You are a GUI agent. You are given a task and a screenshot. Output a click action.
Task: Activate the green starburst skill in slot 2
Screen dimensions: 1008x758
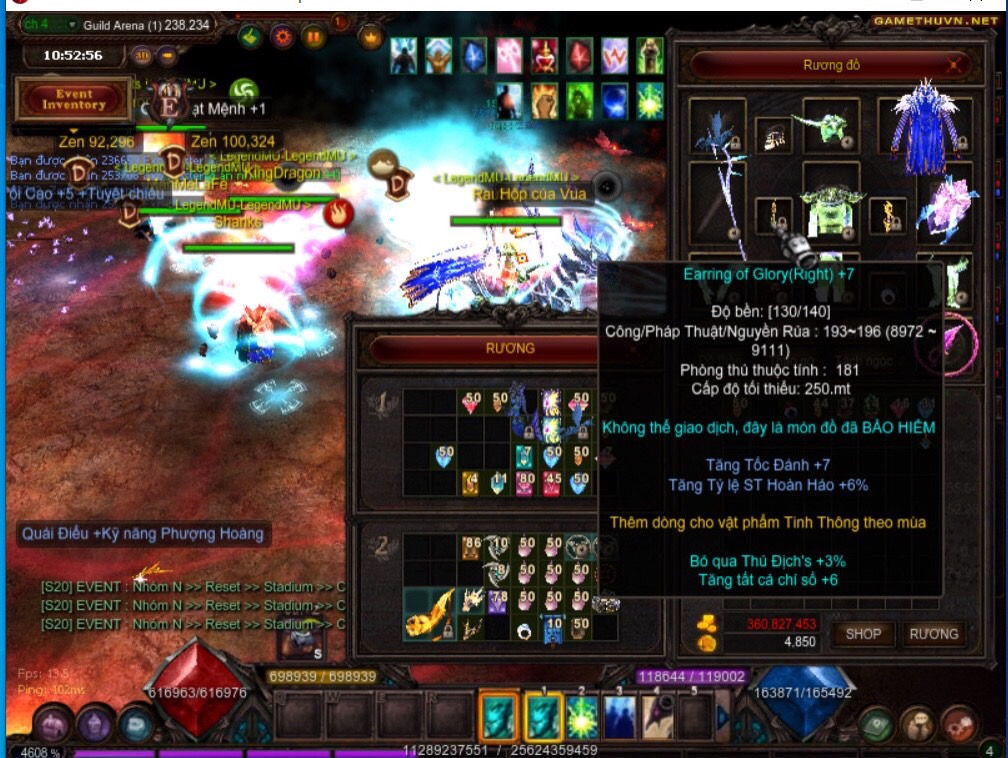click(583, 716)
